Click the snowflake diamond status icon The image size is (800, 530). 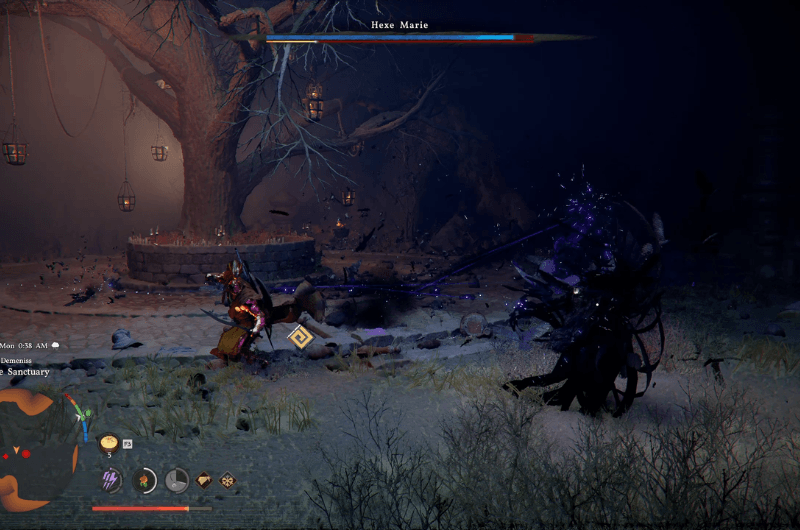(x=227, y=480)
